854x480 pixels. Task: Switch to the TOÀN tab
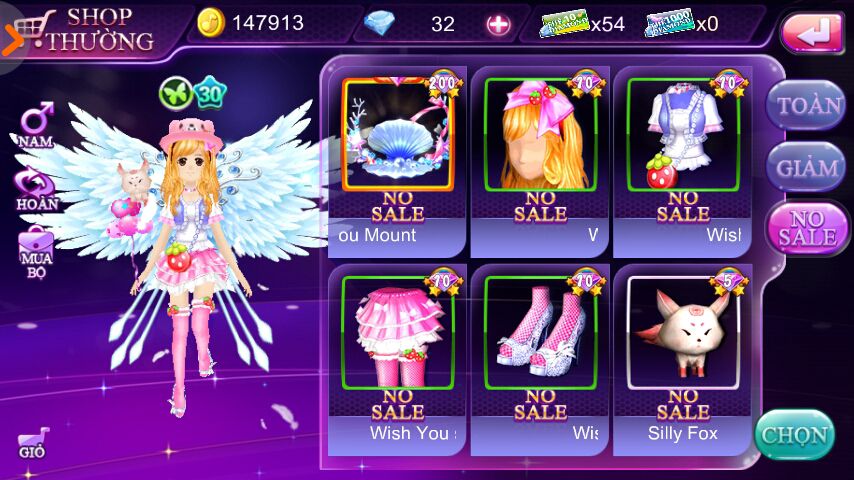[x=806, y=104]
